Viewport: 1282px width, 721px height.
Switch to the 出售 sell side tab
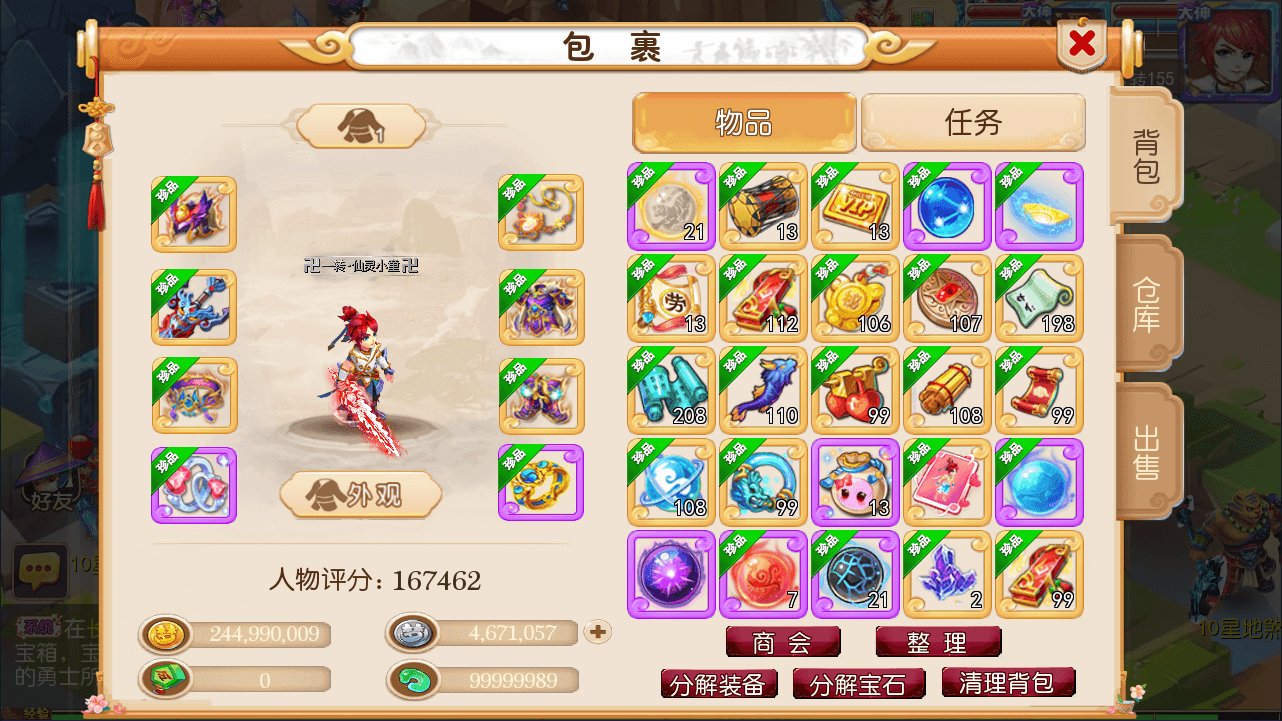click(1148, 452)
